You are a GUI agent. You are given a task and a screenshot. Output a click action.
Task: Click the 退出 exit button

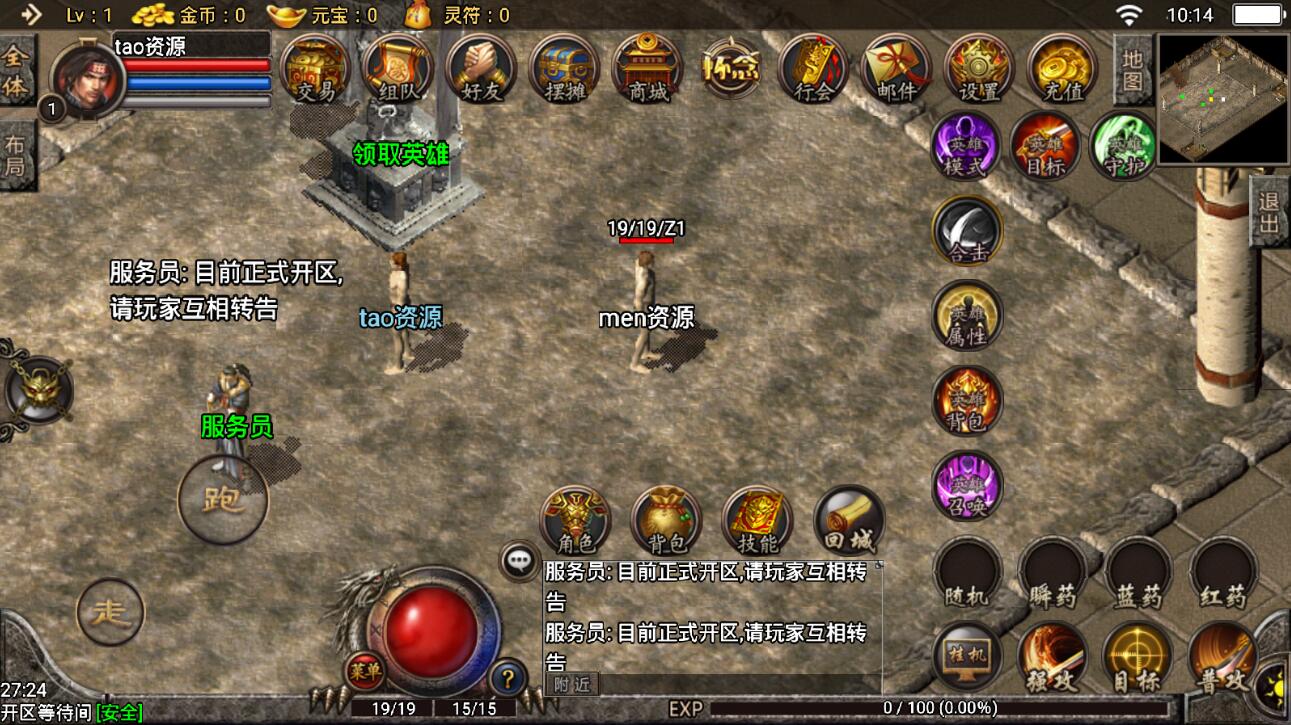tap(1270, 212)
